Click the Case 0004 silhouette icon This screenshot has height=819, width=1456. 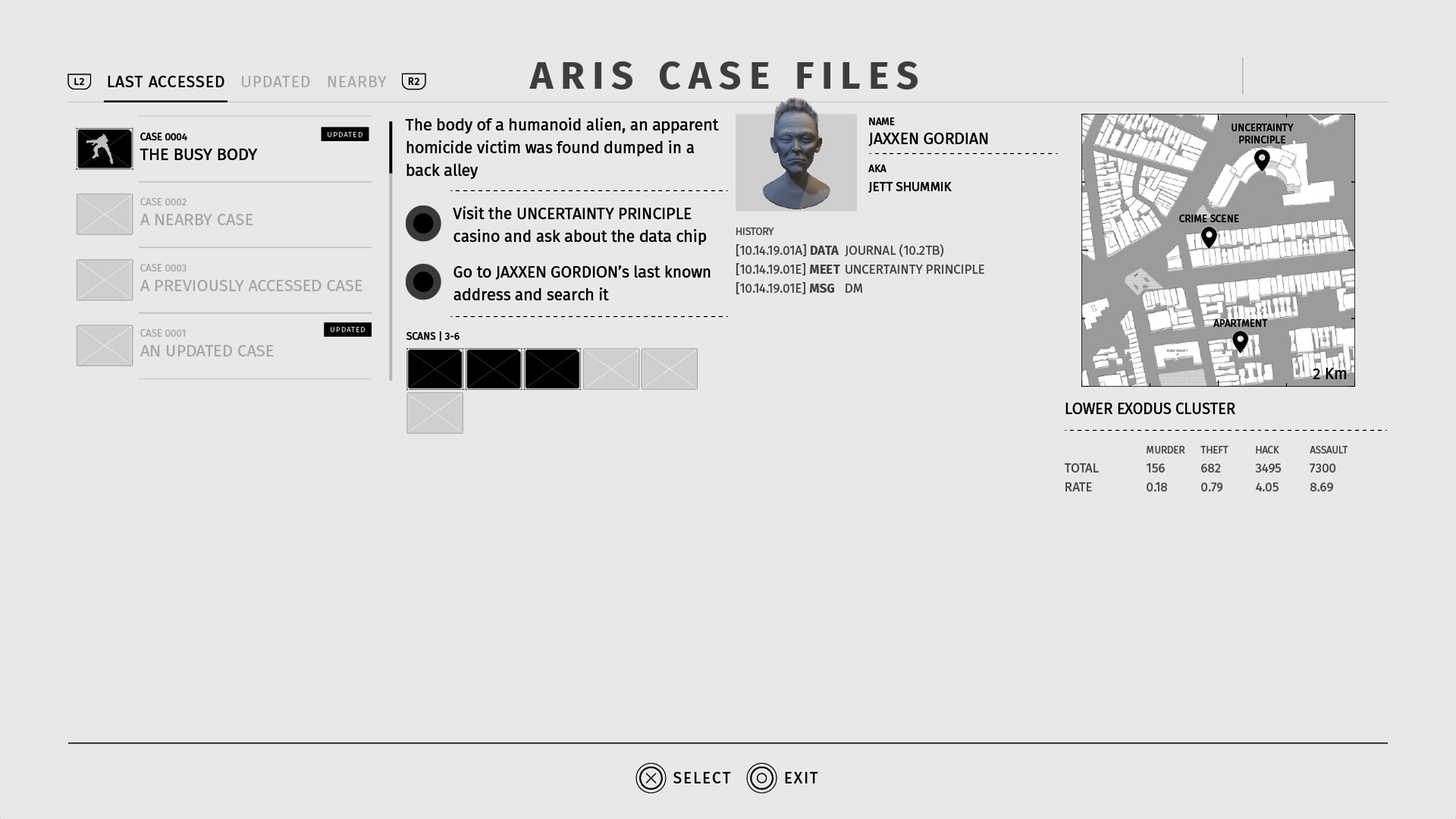[x=104, y=149]
